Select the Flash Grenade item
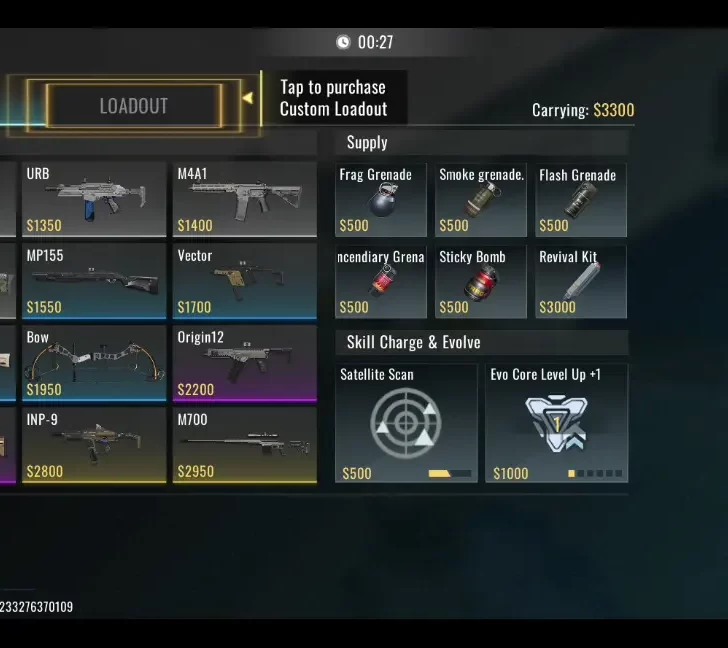 (581, 200)
